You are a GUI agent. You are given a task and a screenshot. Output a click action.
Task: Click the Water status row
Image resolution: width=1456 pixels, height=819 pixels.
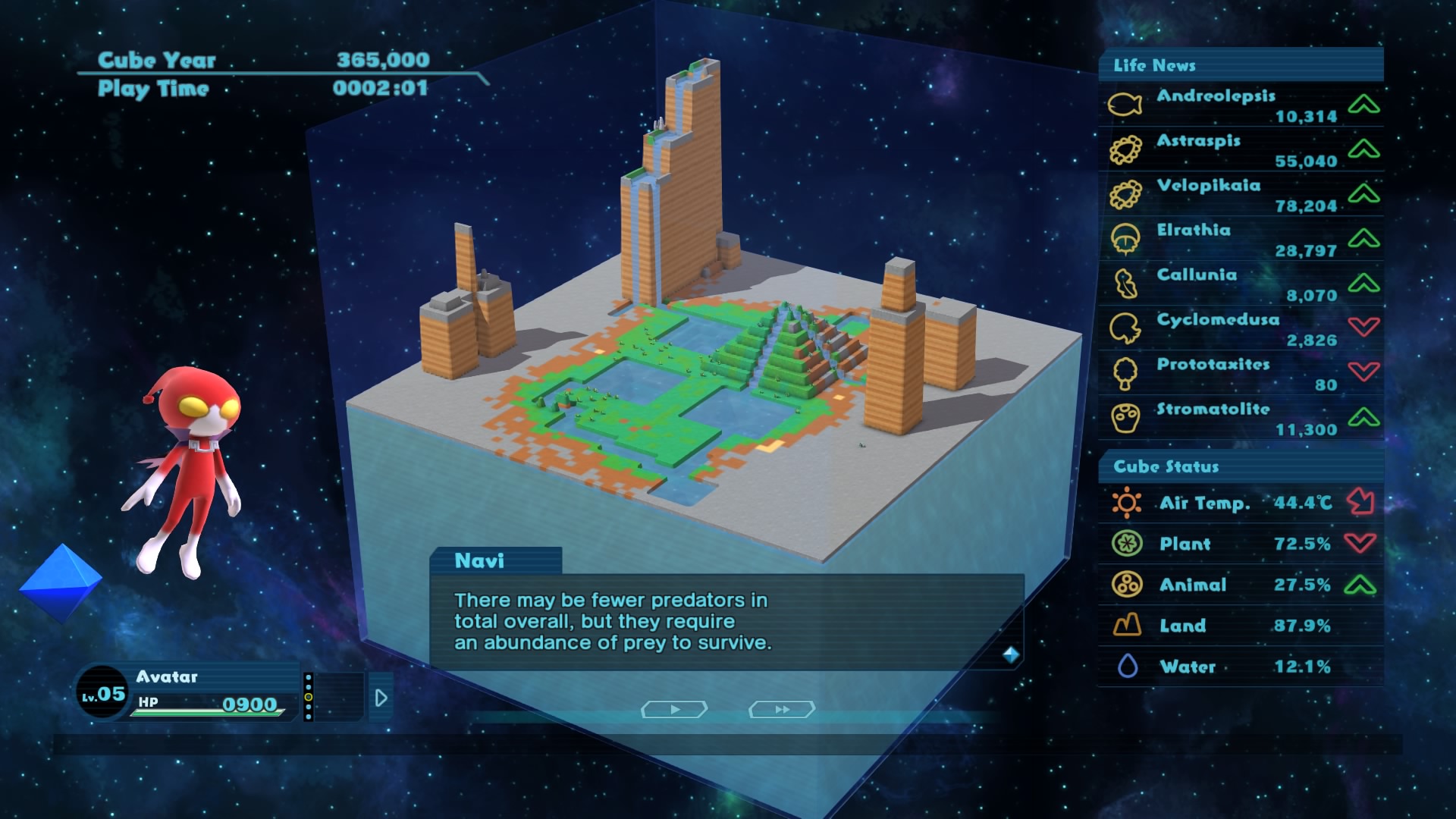(1241, 667)
